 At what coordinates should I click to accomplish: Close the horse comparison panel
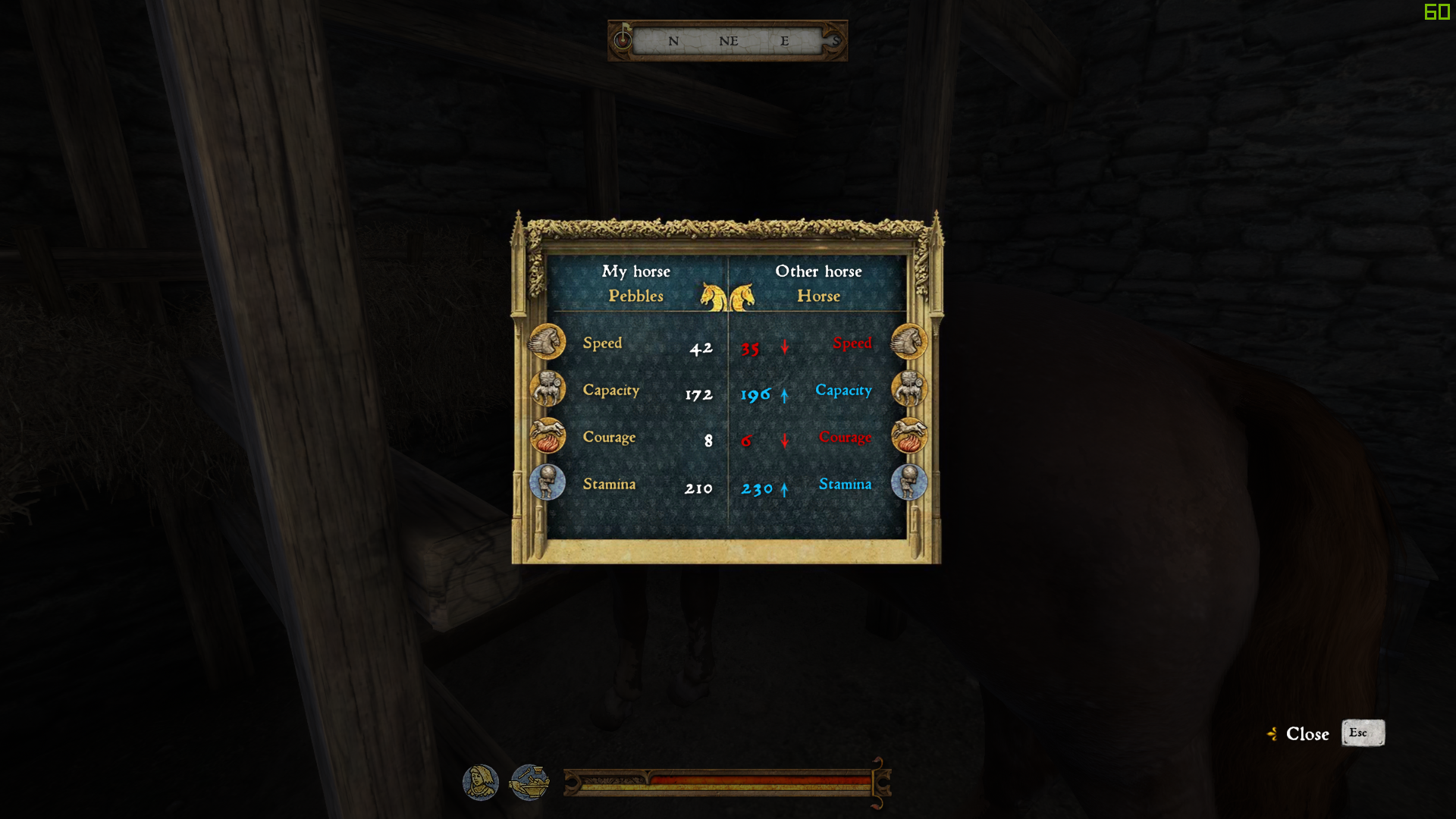(x=1307, y=733)
